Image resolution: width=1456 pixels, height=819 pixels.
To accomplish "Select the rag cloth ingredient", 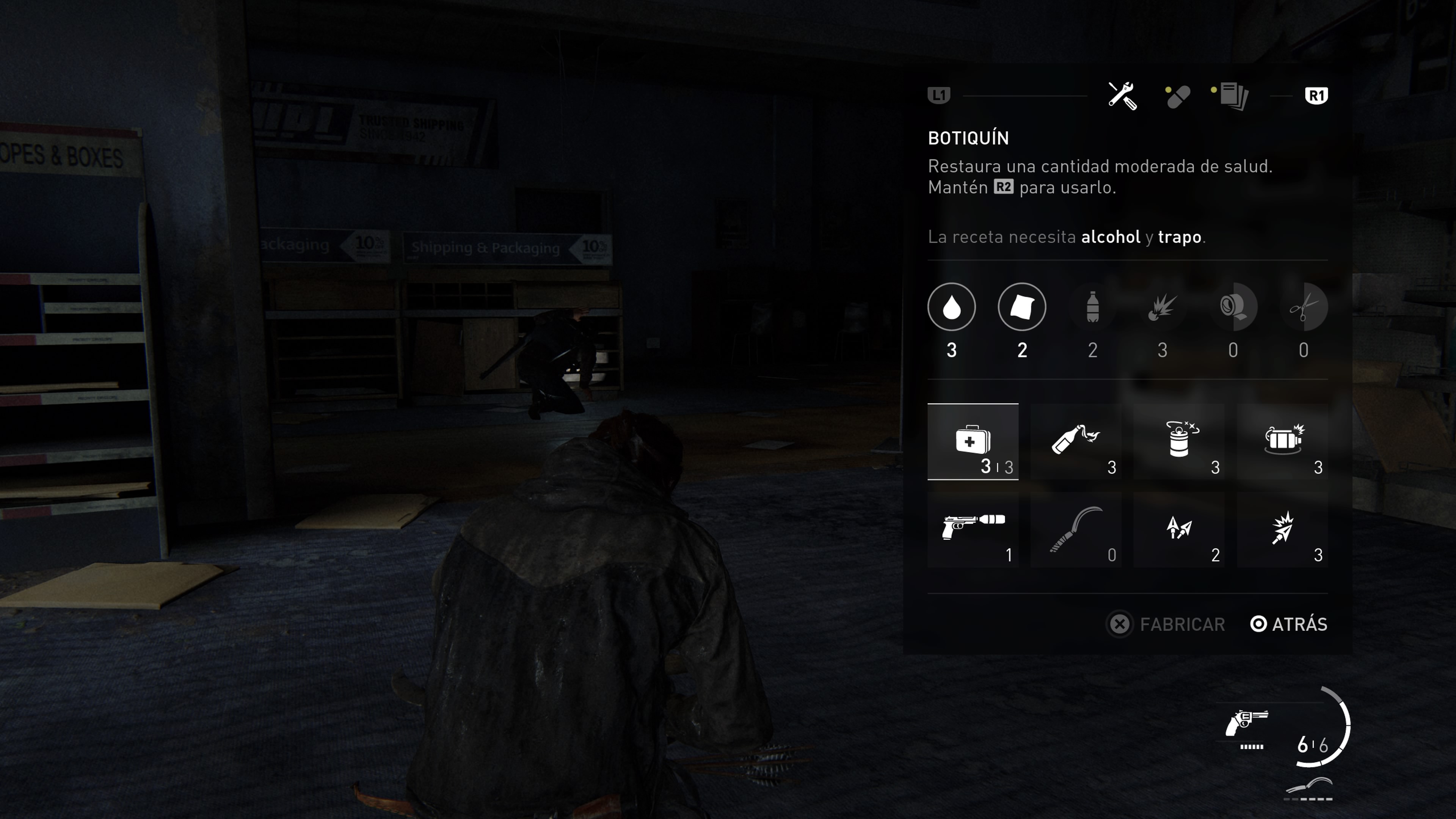I will [1022, 307].
